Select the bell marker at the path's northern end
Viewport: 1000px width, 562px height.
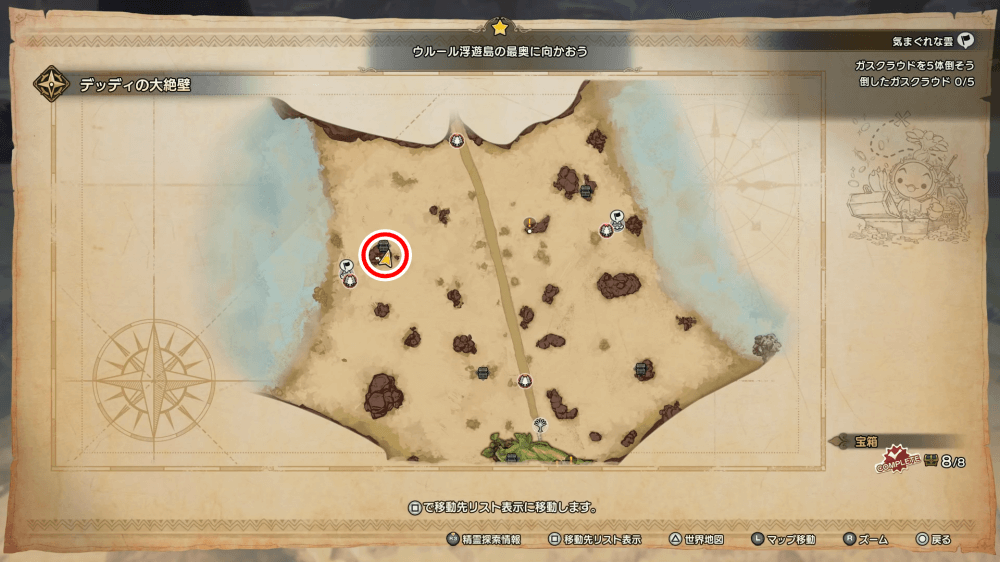[457, 140]
